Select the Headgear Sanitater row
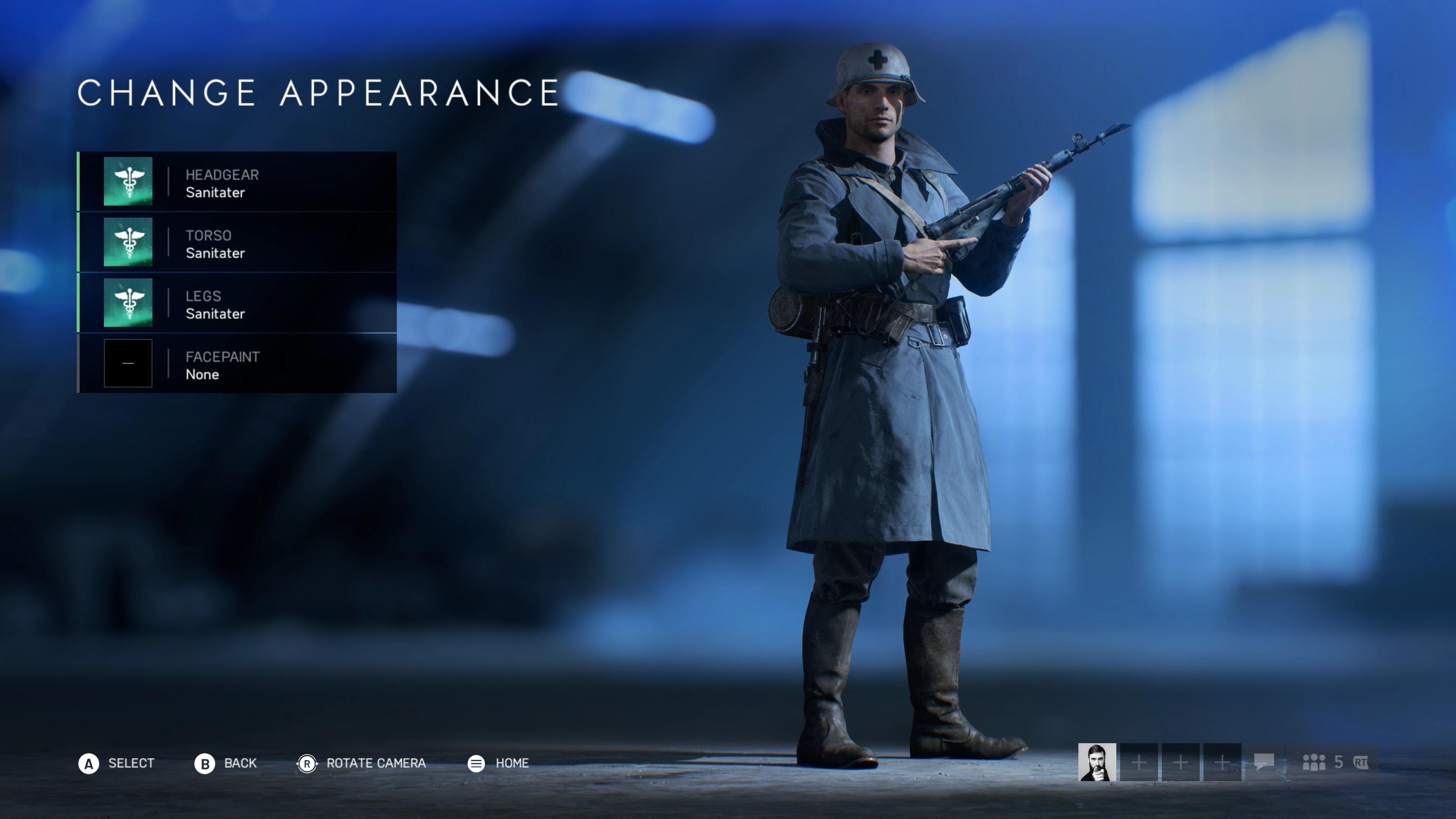 point(238,182)
